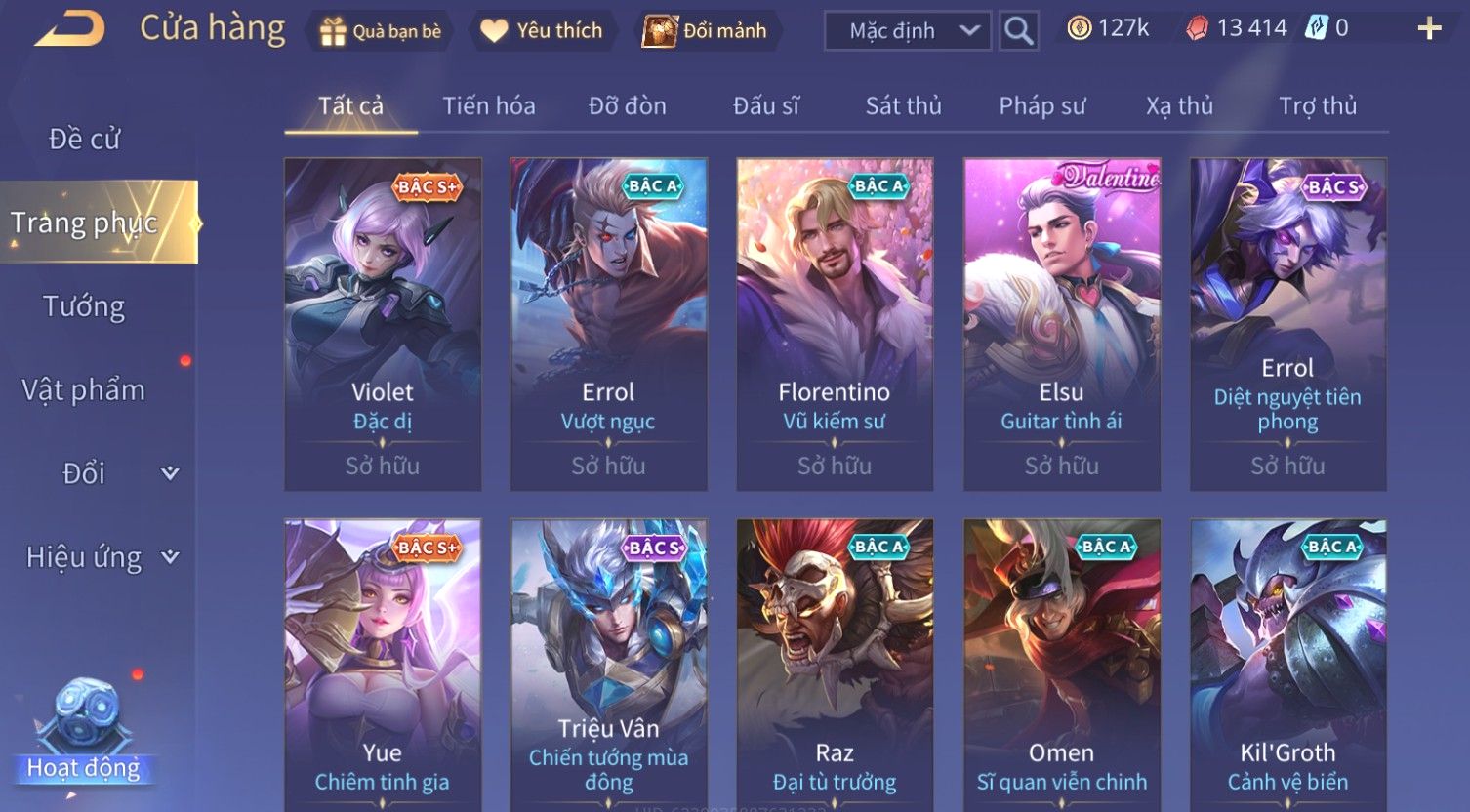The width and height of the screenshot is (1470, 812).
Task: Switch to the Đỡ đòn tab
Action: pyautogui.click(x=627, y=105)
